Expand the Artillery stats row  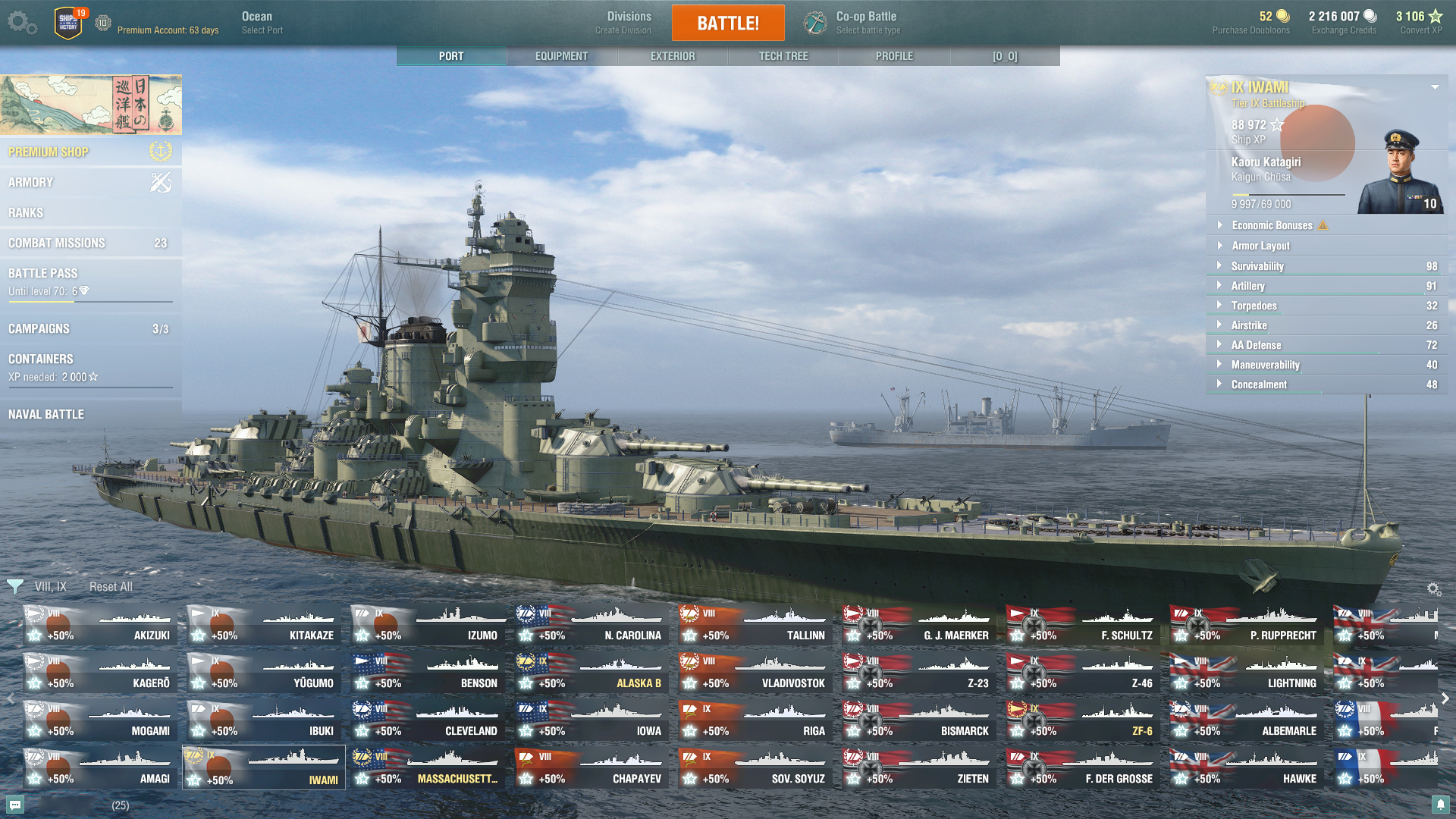(1248, 286)
